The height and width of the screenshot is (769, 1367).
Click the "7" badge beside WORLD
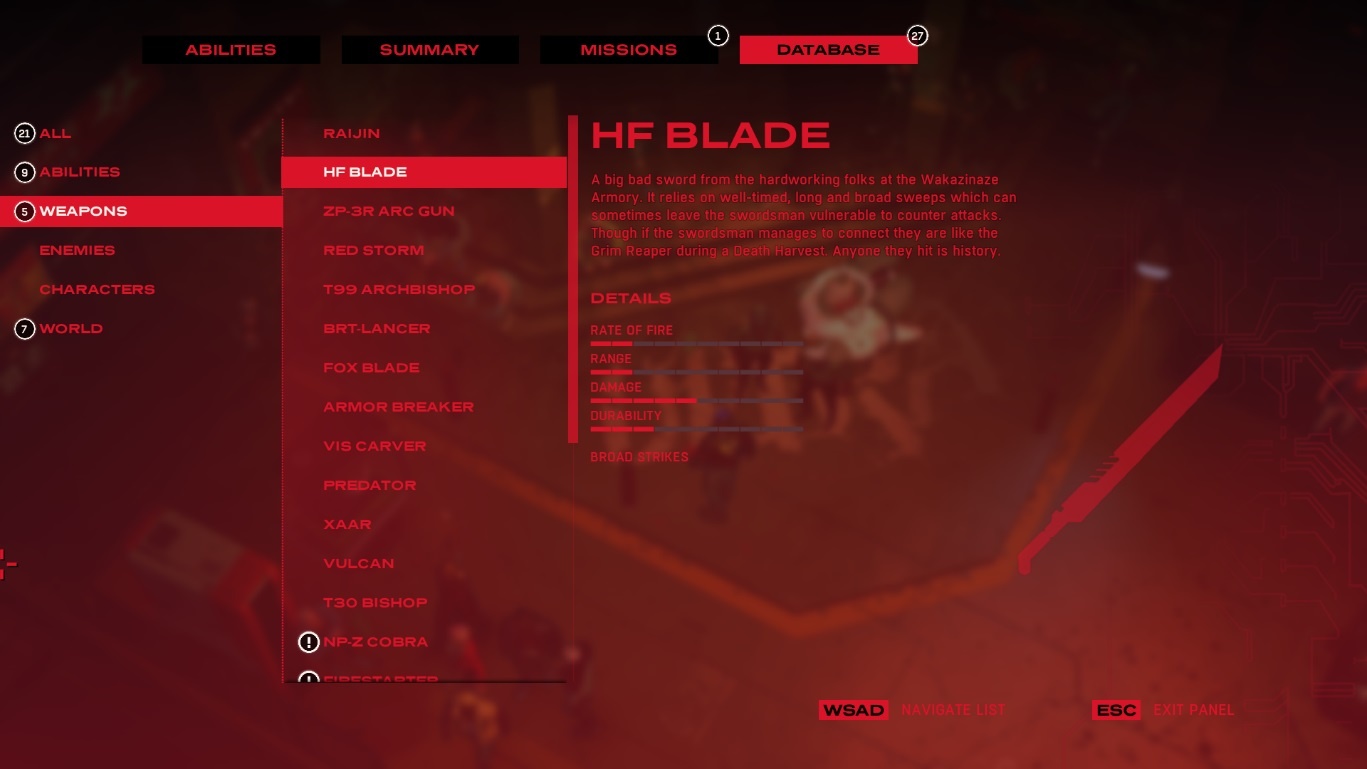(24, 328)
